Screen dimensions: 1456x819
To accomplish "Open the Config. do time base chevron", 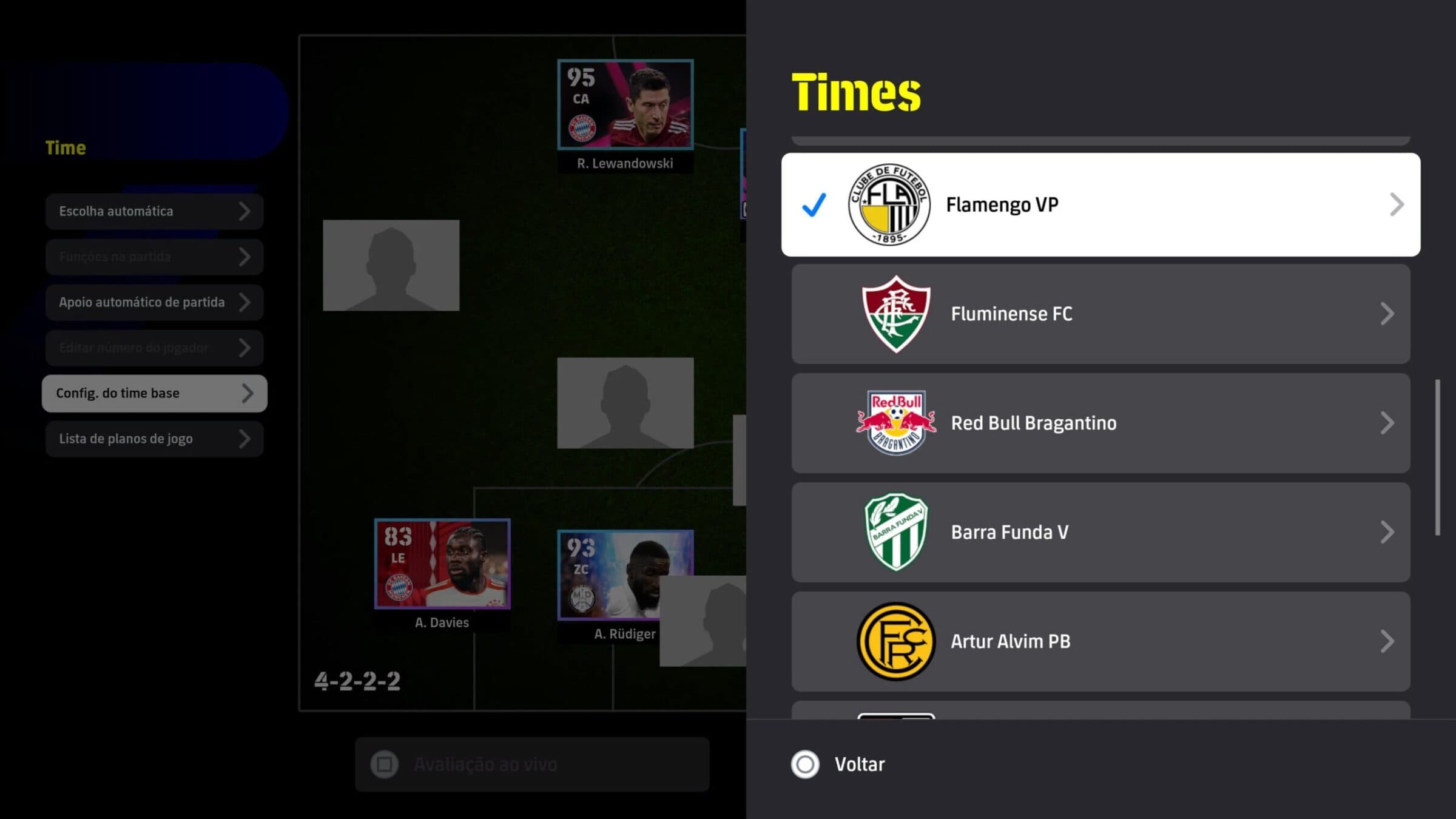I will coord(249,393).
